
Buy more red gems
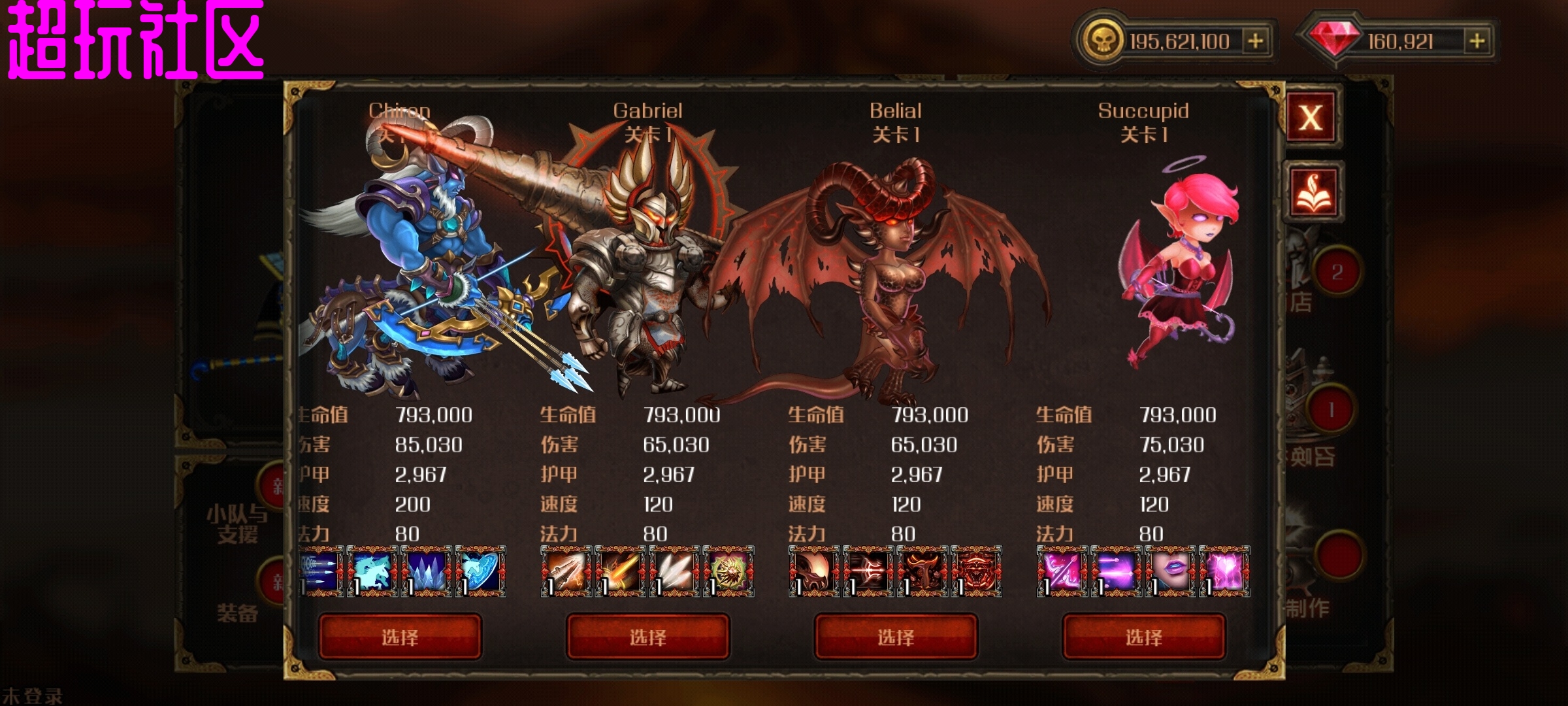coord(1477,41)
